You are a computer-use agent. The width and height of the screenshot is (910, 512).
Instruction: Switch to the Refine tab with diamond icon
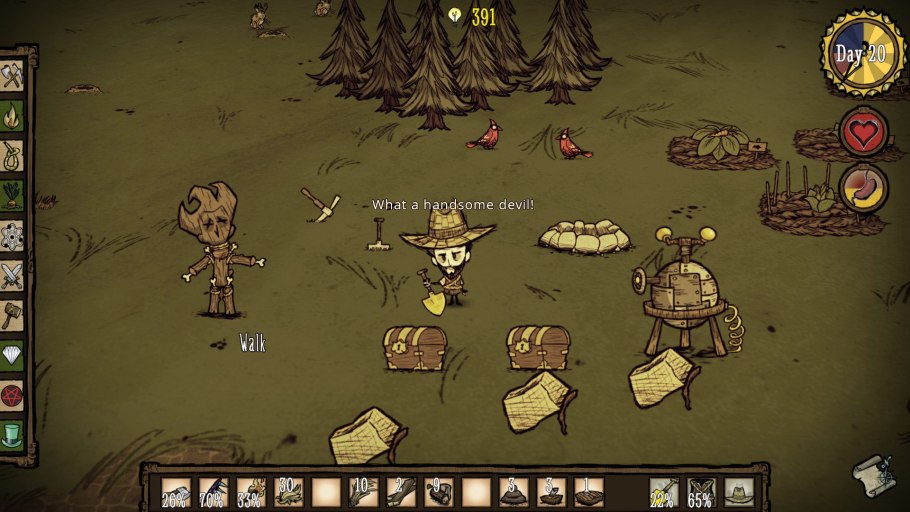12,356
